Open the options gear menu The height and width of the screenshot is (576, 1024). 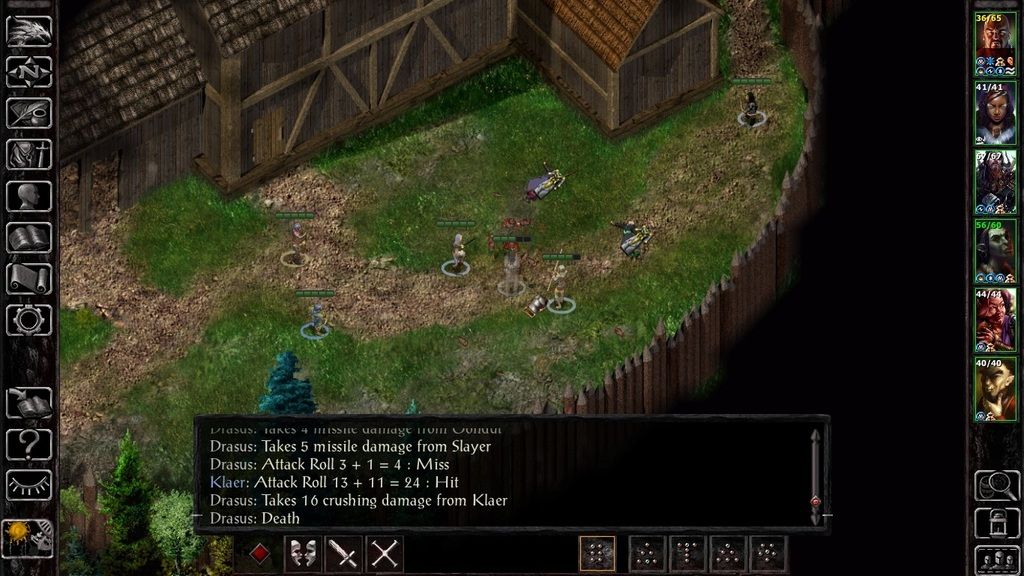coord(29,320)
